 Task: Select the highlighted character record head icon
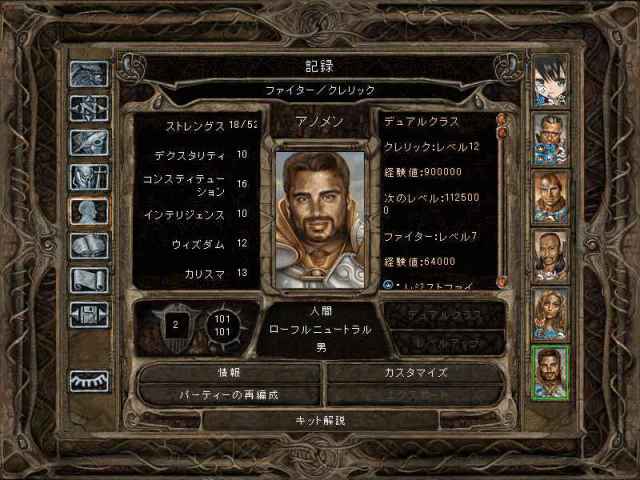click(x=88, y=212)
